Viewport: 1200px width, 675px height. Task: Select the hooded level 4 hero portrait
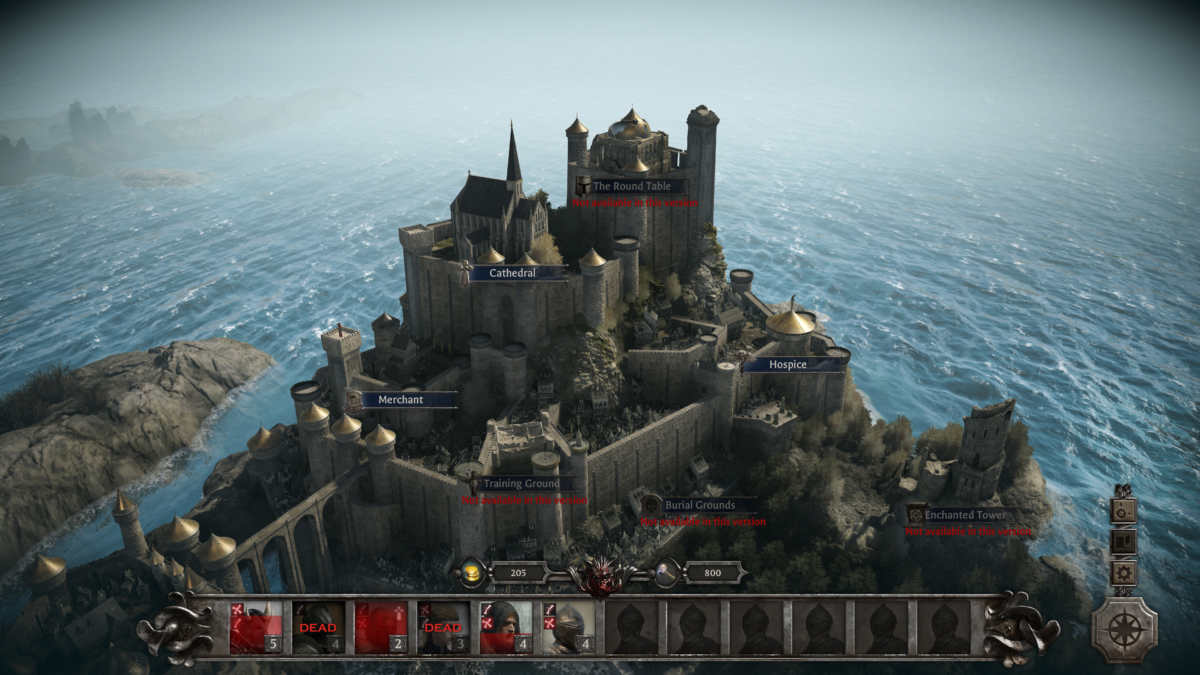click(x=506, y=628)
